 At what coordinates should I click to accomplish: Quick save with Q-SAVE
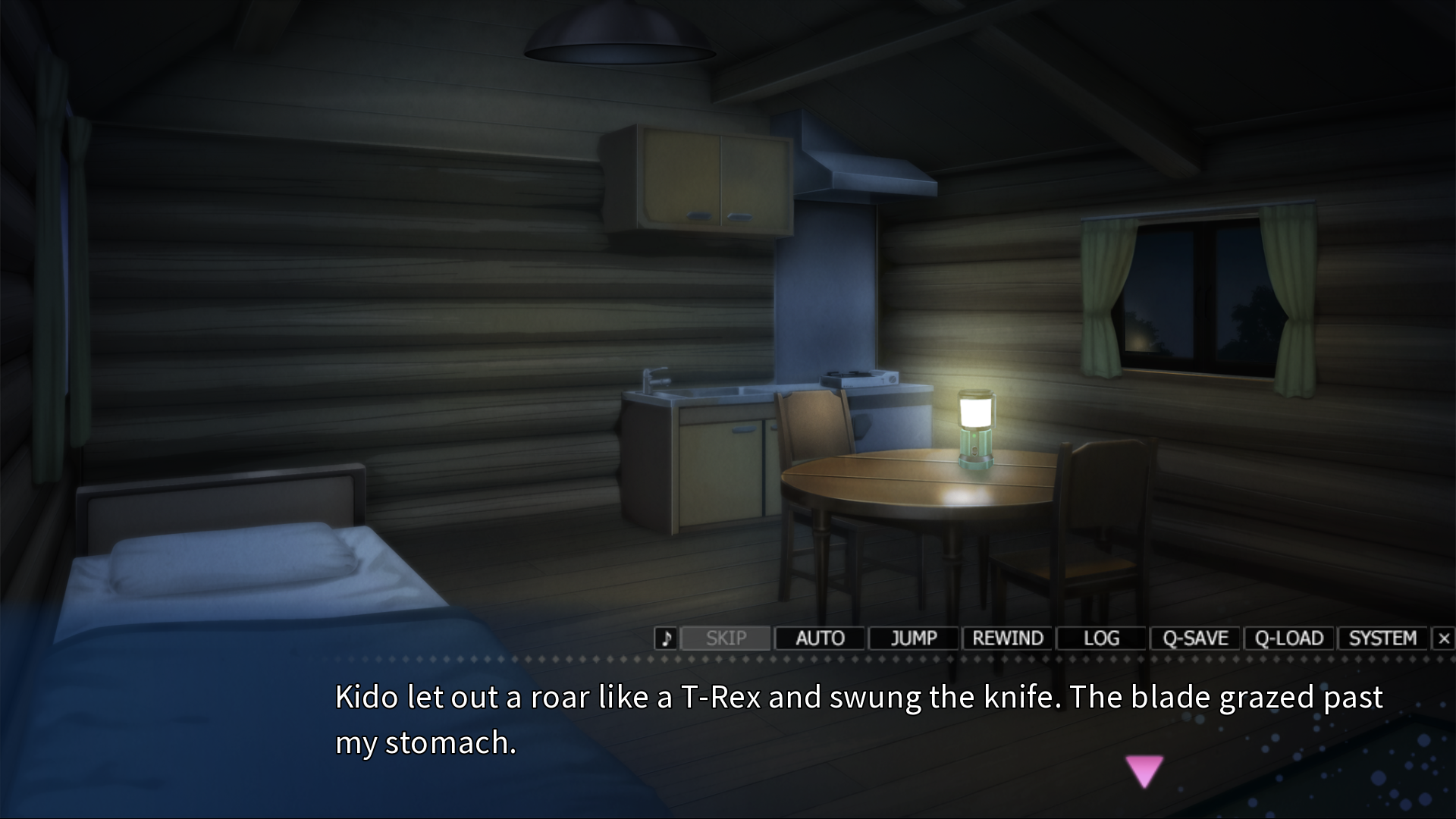(x=1195, y=639)
